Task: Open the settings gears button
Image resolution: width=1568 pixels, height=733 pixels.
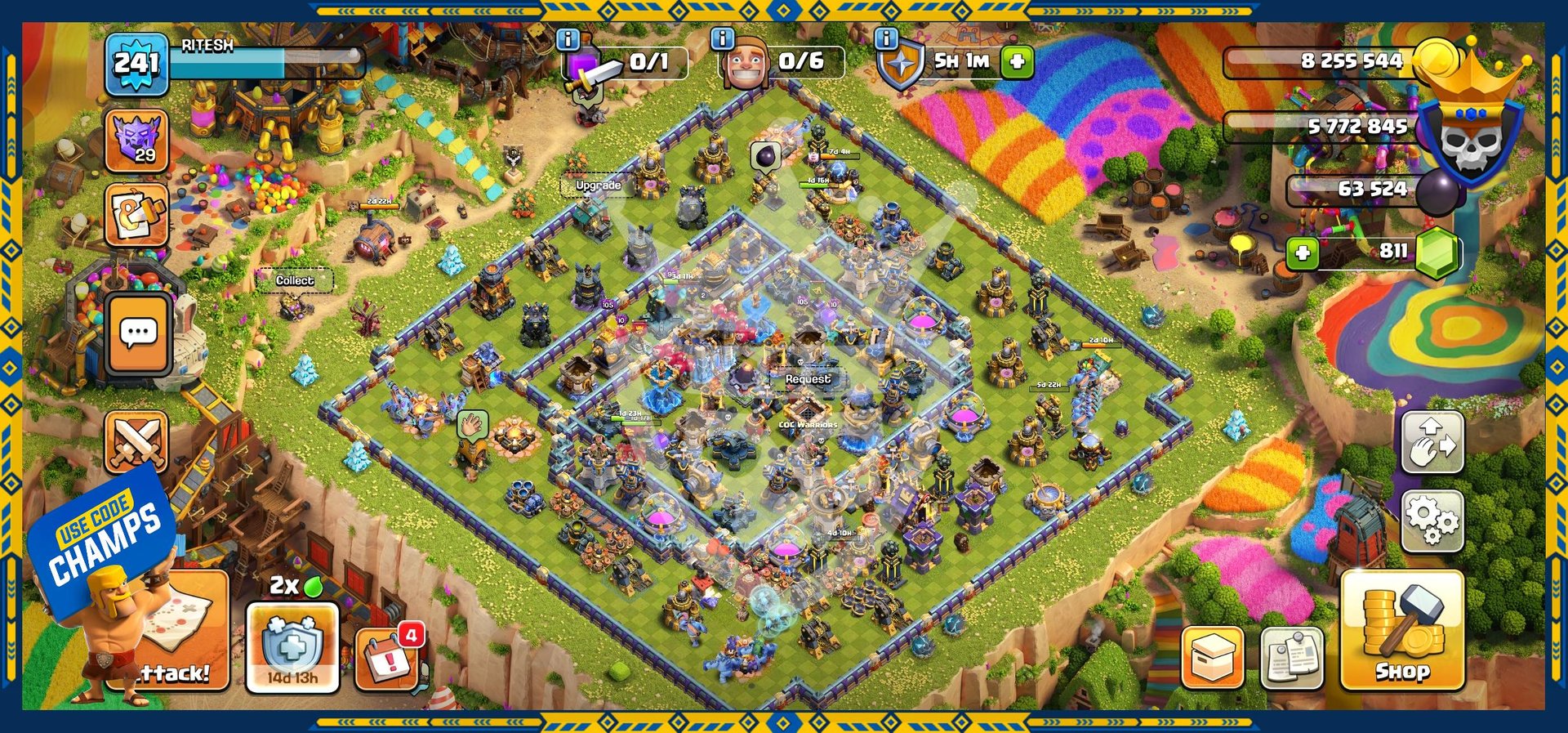Action: [1432, 521]
